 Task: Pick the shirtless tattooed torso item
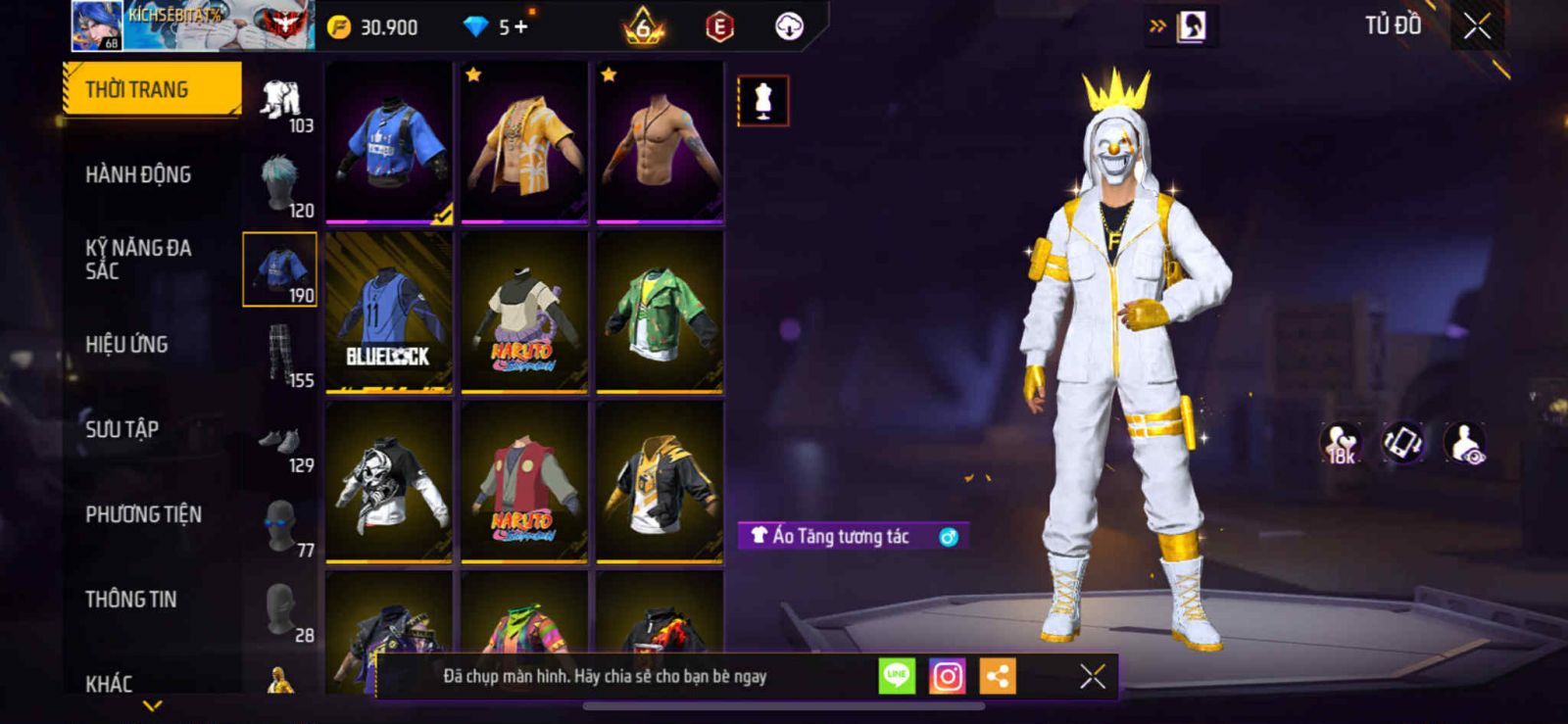point(660,142)
